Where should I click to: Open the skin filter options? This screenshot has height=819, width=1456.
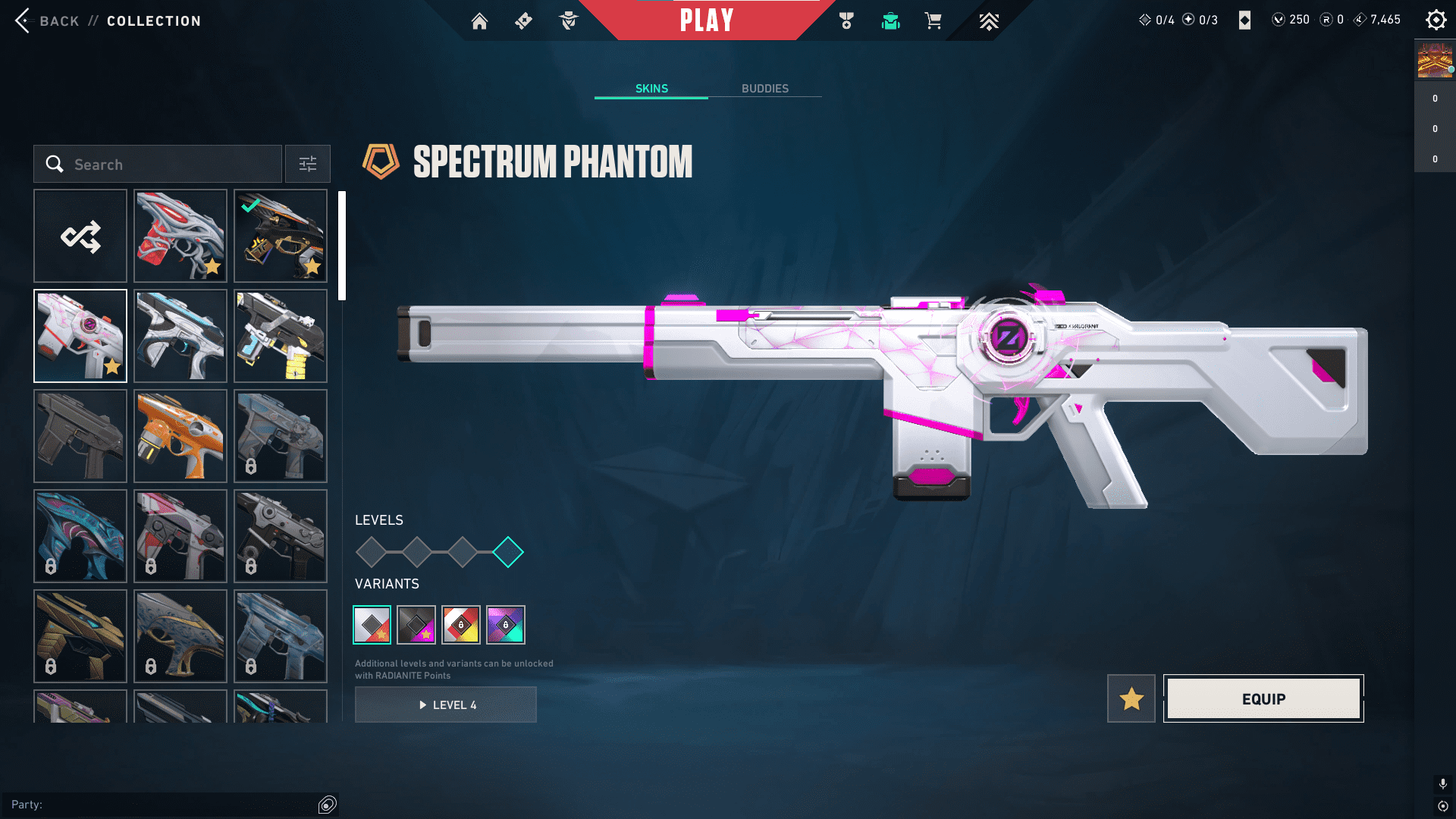pyautogui.click(x=308, y=165)
